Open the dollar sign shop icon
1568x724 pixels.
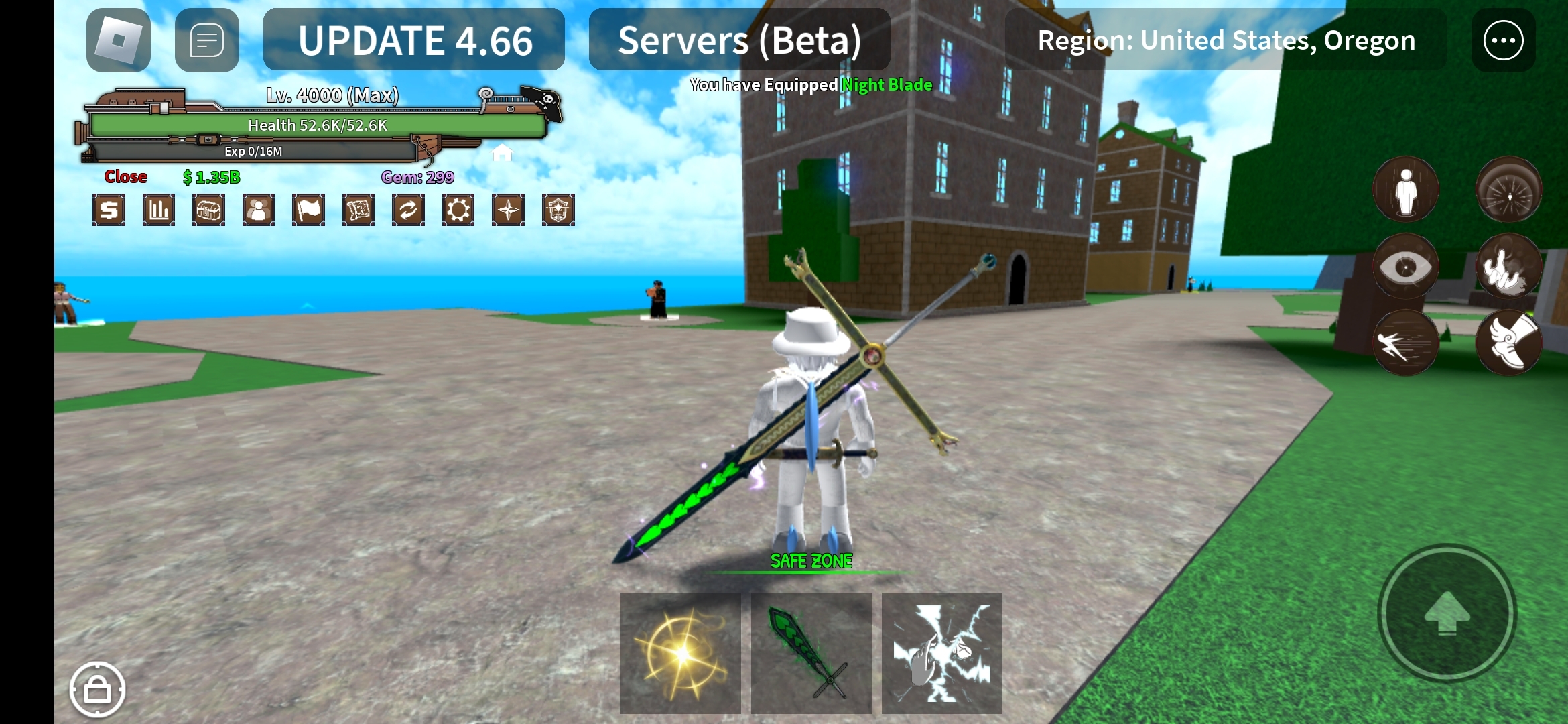[x=109, y=210]
